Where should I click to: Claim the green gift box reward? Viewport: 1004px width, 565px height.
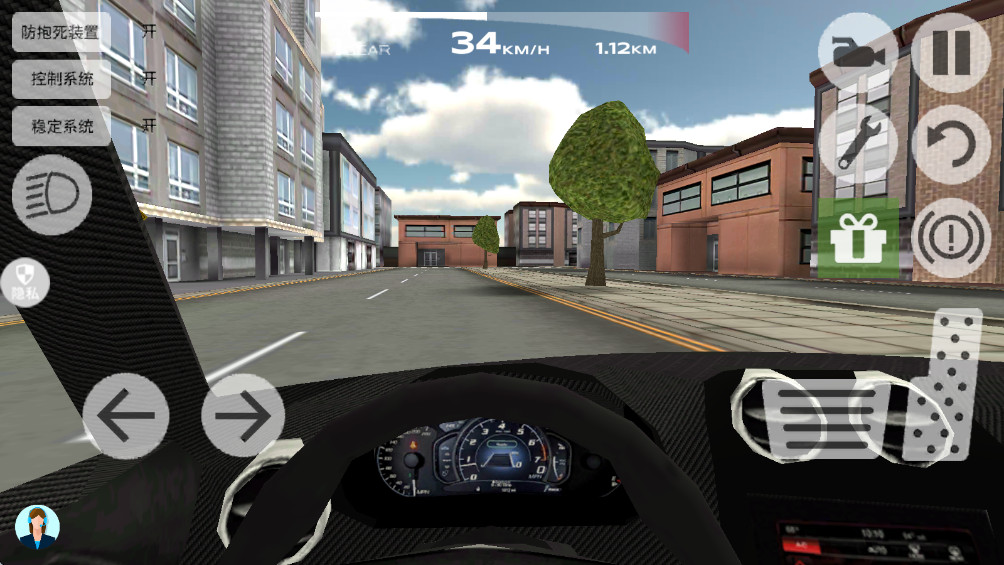tap(856, 237)
